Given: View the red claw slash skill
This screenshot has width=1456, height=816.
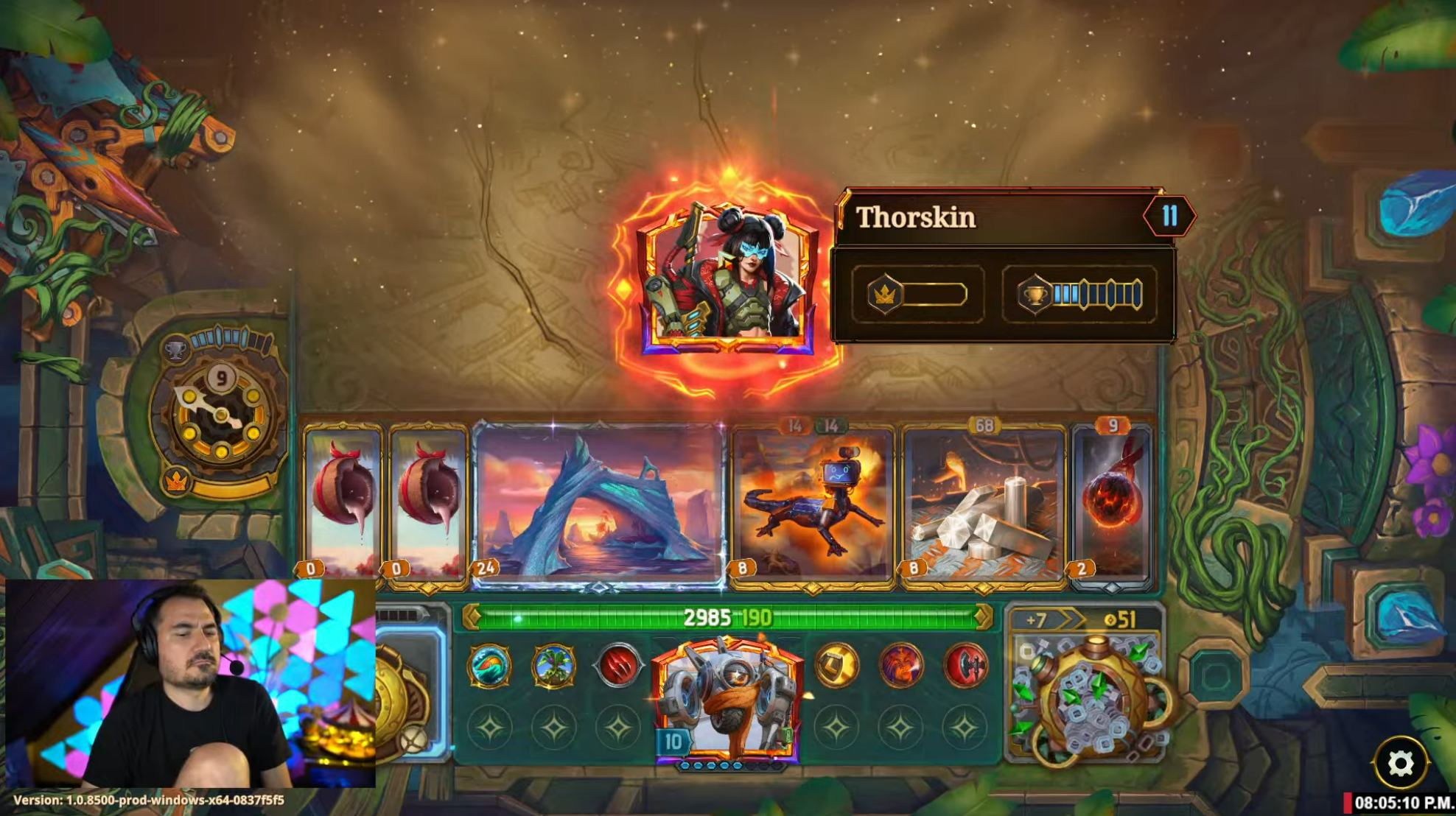Looking at the screenshot, I should pyautogui.click(x=618, y=666).
